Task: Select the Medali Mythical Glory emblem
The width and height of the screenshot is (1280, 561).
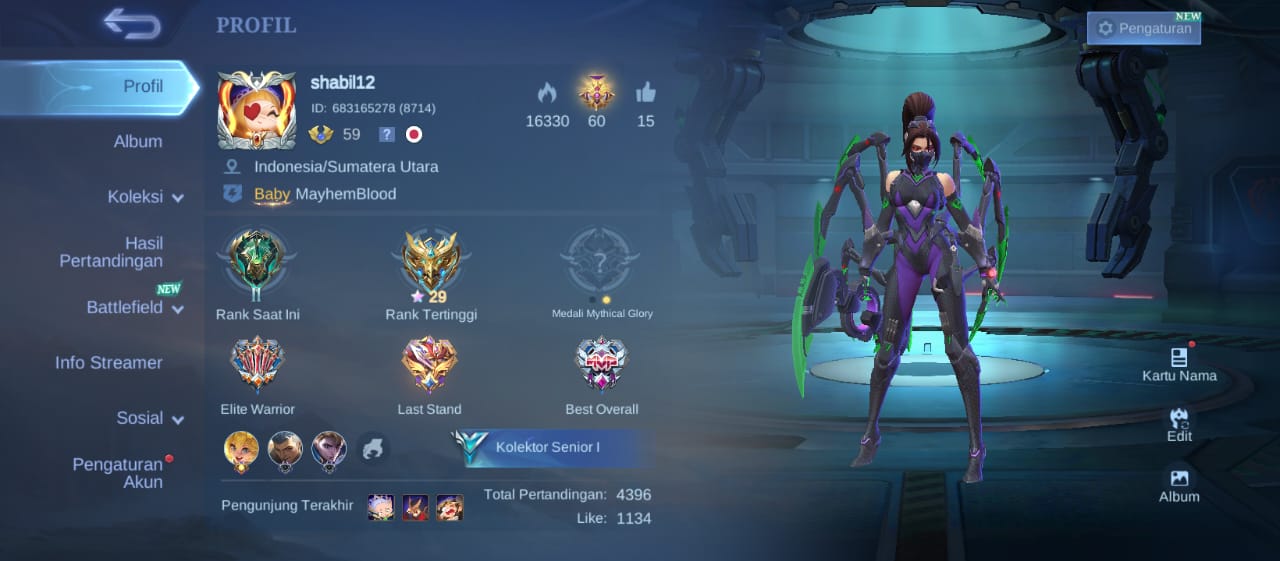Action: [601, 262]
